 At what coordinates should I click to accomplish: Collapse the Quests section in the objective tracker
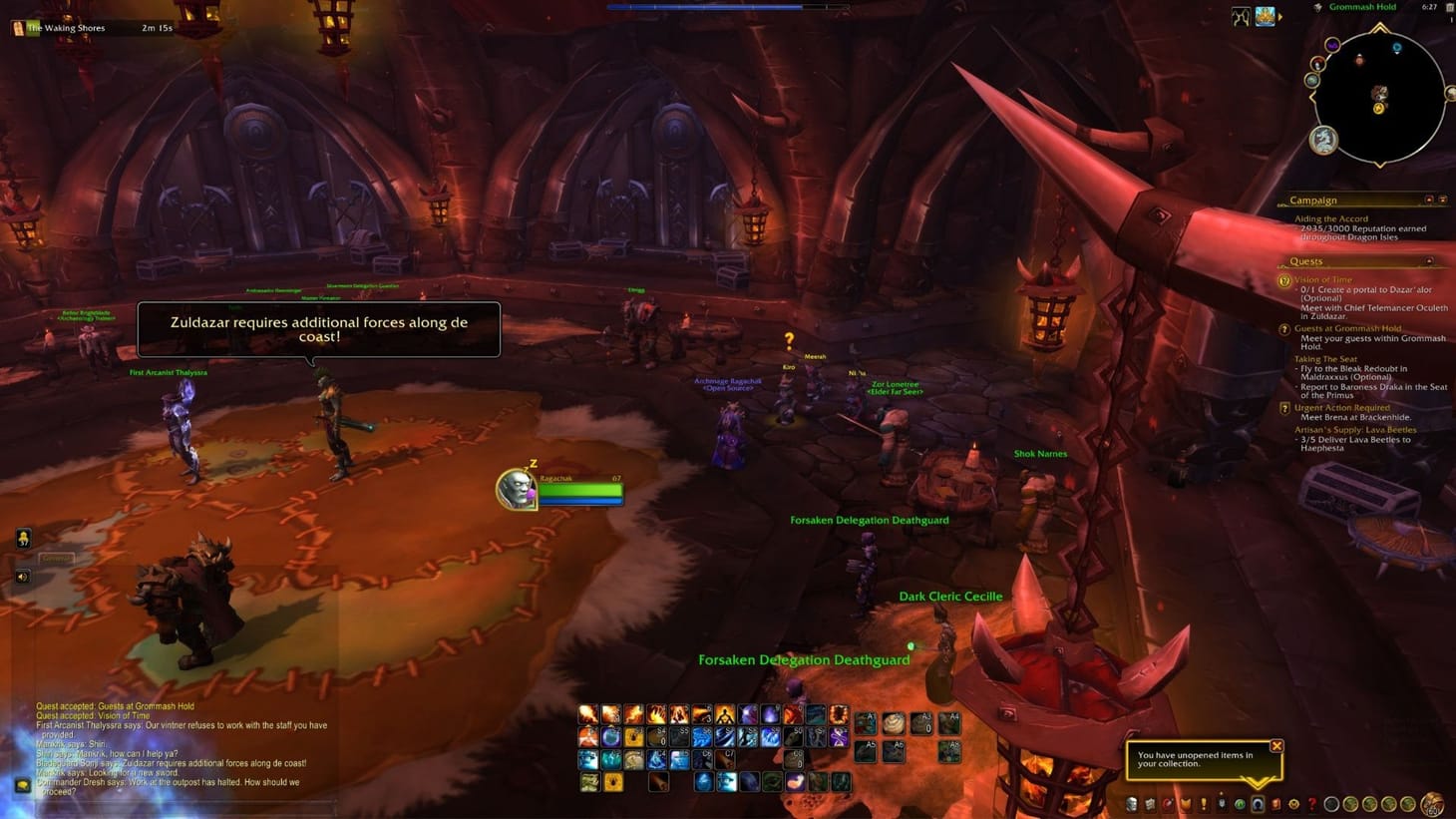pyautogui.click(x=1430, y=261)
